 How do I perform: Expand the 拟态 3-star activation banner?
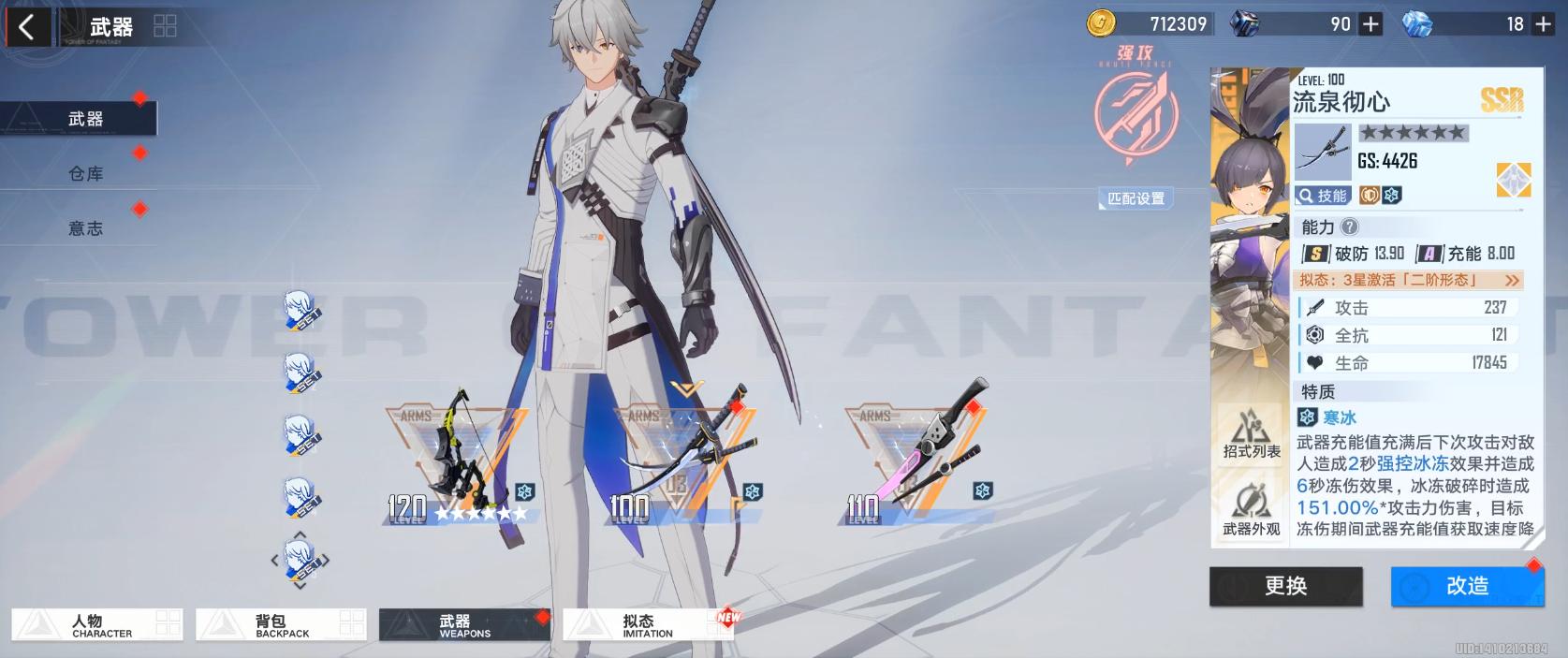[x=1410, y=280]
